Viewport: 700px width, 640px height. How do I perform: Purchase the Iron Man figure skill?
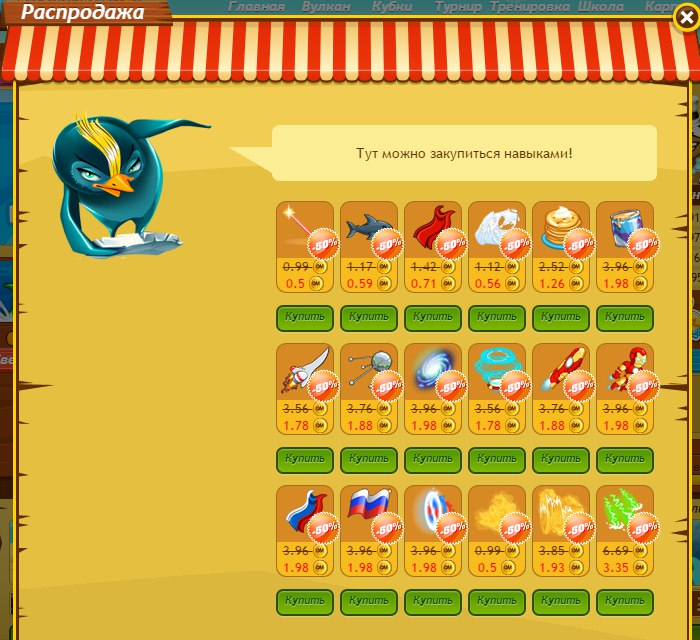click(625, 460)
